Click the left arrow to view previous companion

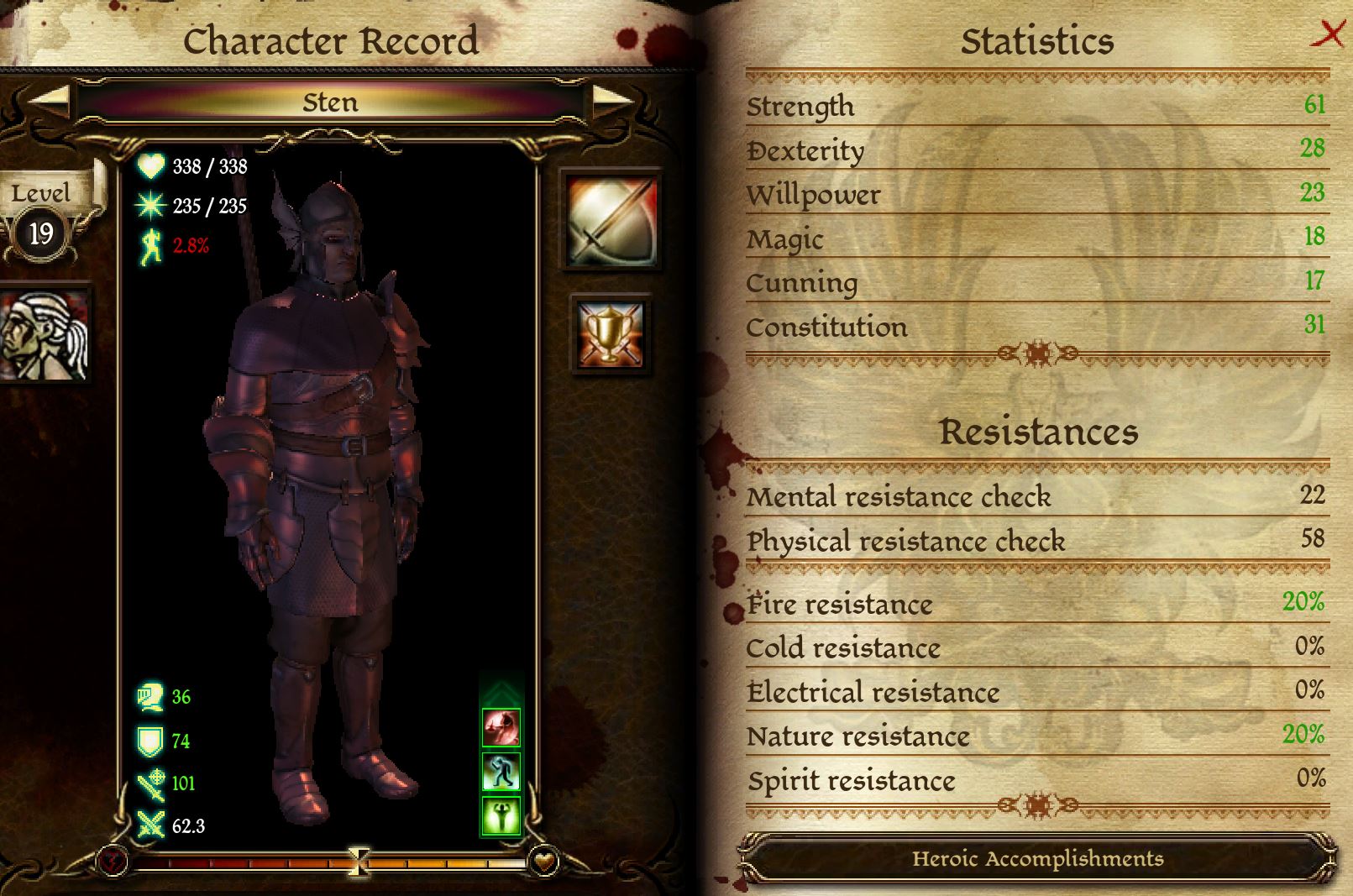[x=48, y=102]
